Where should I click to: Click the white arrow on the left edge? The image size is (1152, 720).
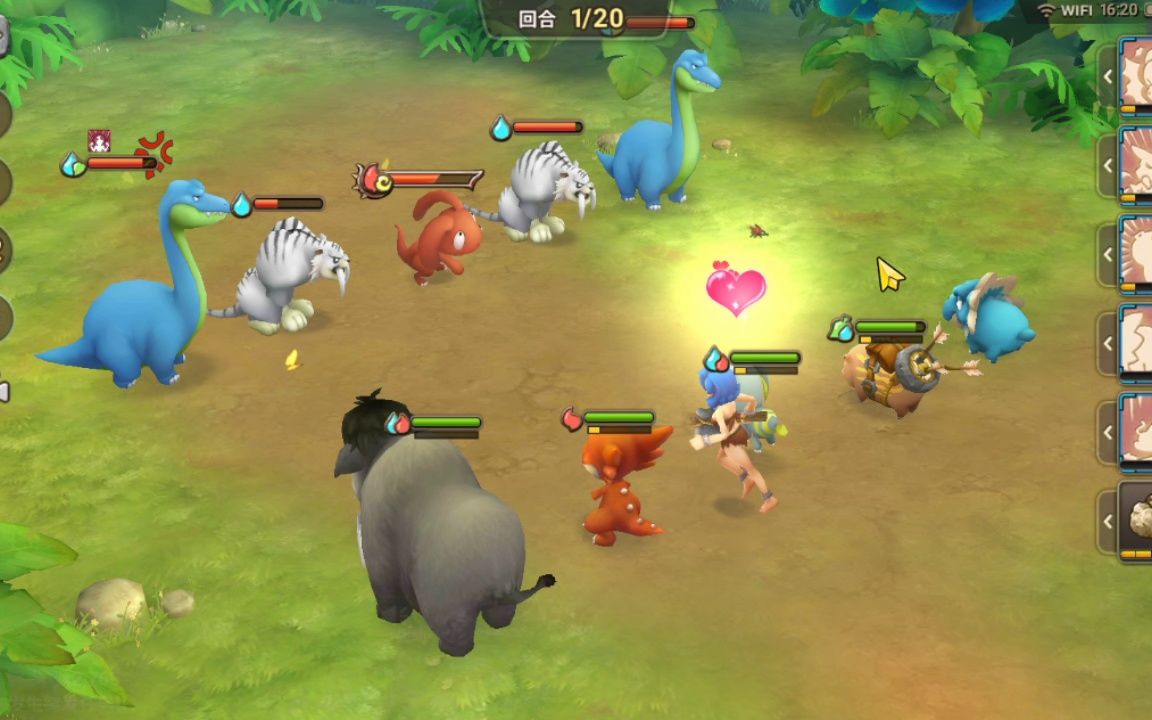click(x=4, y=391)
